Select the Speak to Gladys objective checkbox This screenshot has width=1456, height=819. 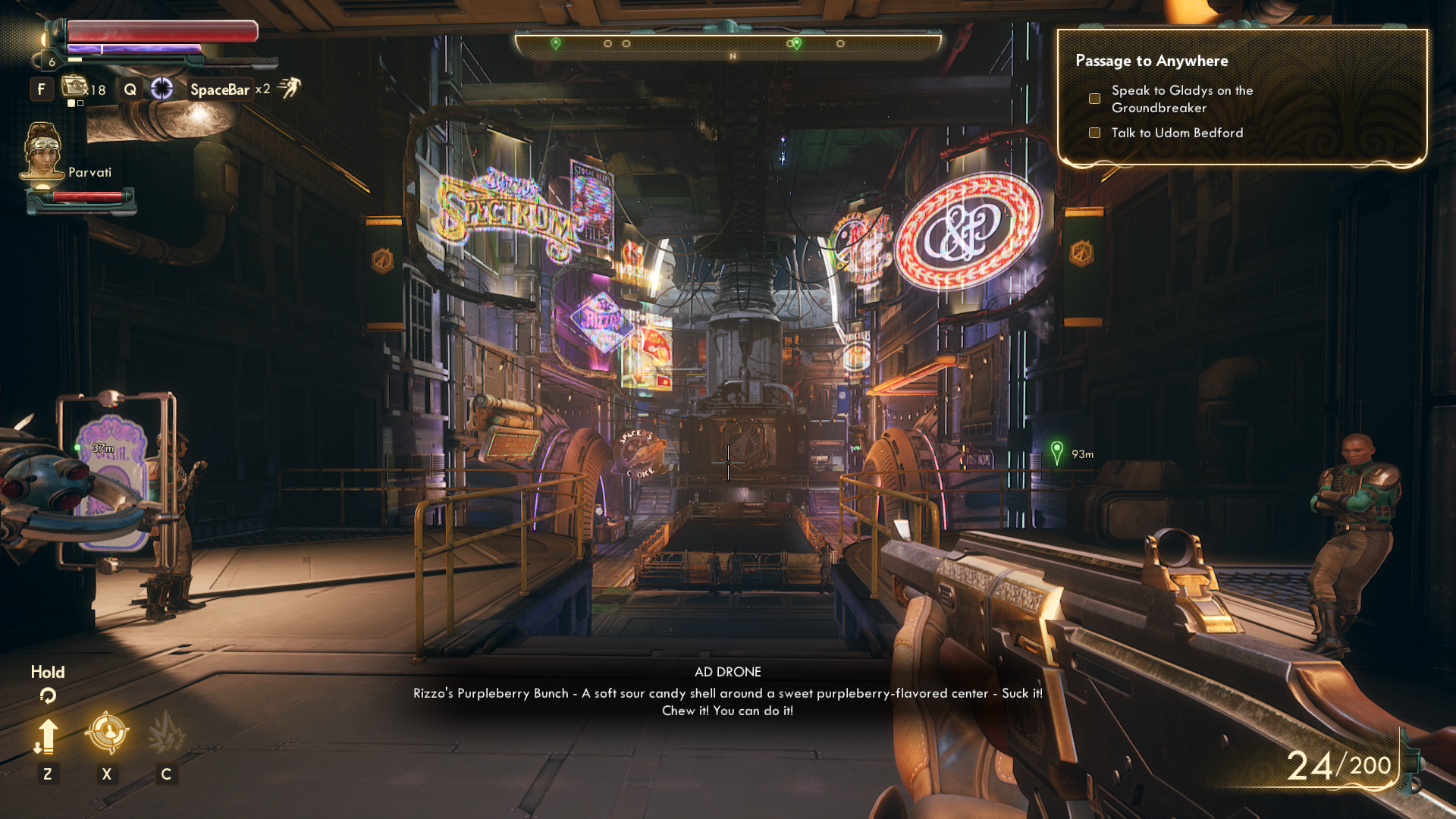[x=1094, y=99]
